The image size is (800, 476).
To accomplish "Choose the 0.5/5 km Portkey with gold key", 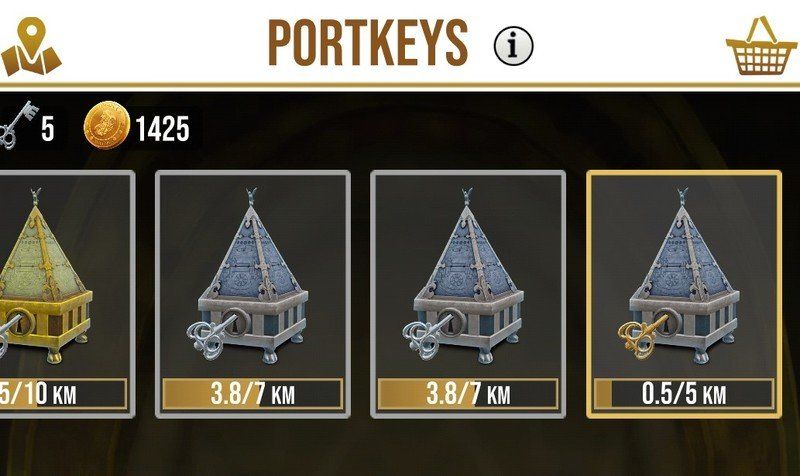I will click(x=683, y=292).
